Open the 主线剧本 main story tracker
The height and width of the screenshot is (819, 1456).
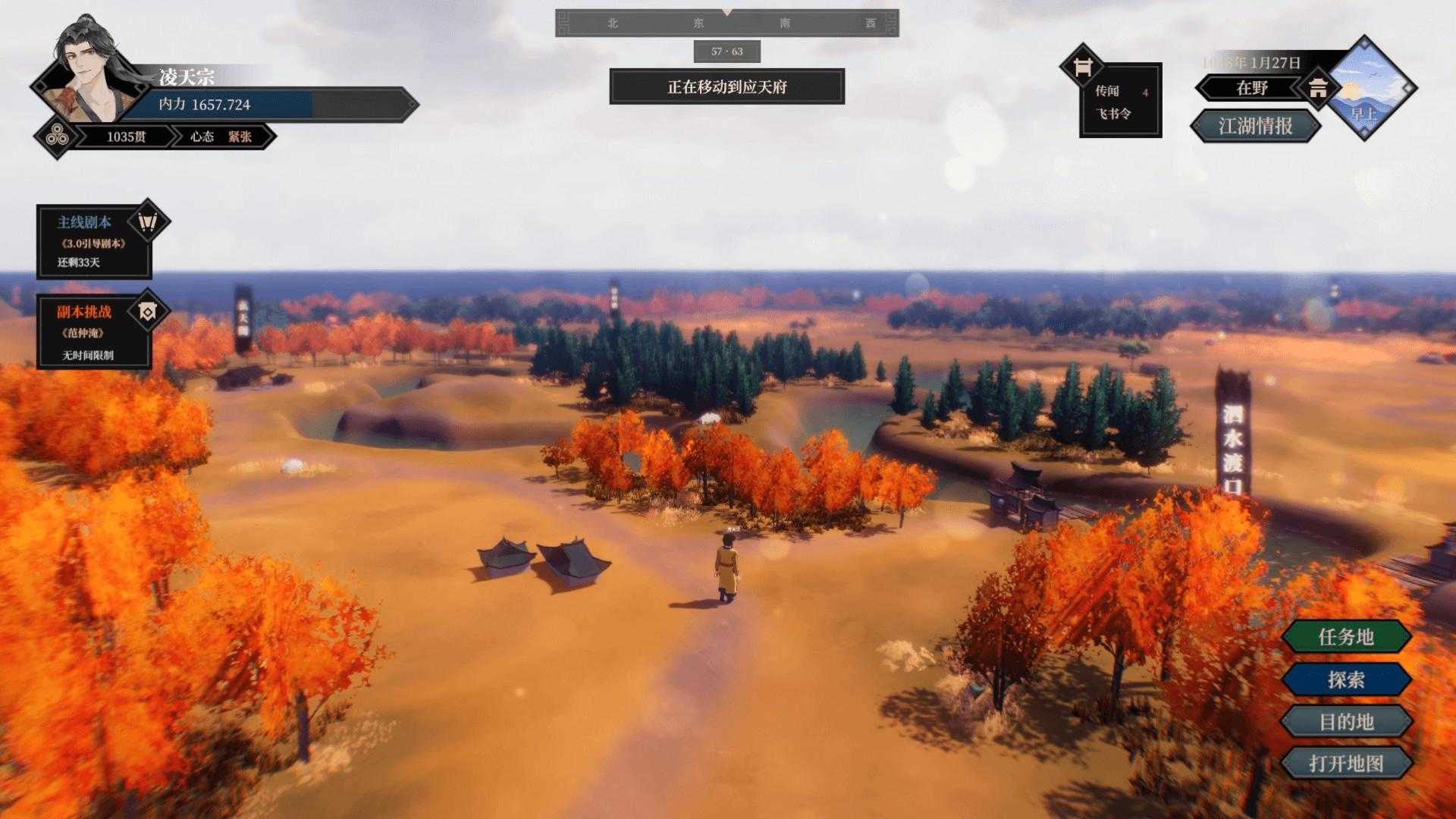point(93,241)
